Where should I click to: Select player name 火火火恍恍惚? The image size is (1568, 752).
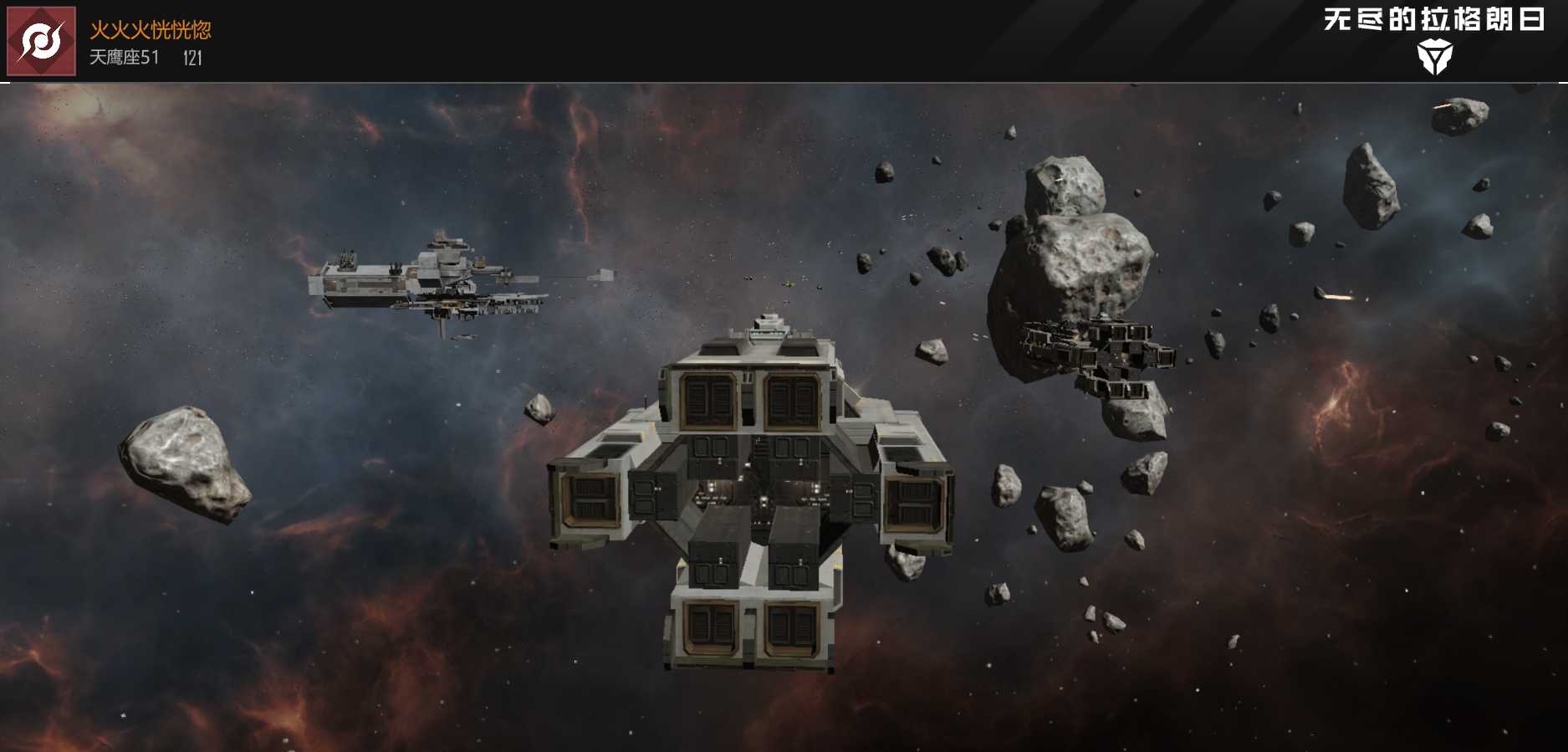point(151,30)
